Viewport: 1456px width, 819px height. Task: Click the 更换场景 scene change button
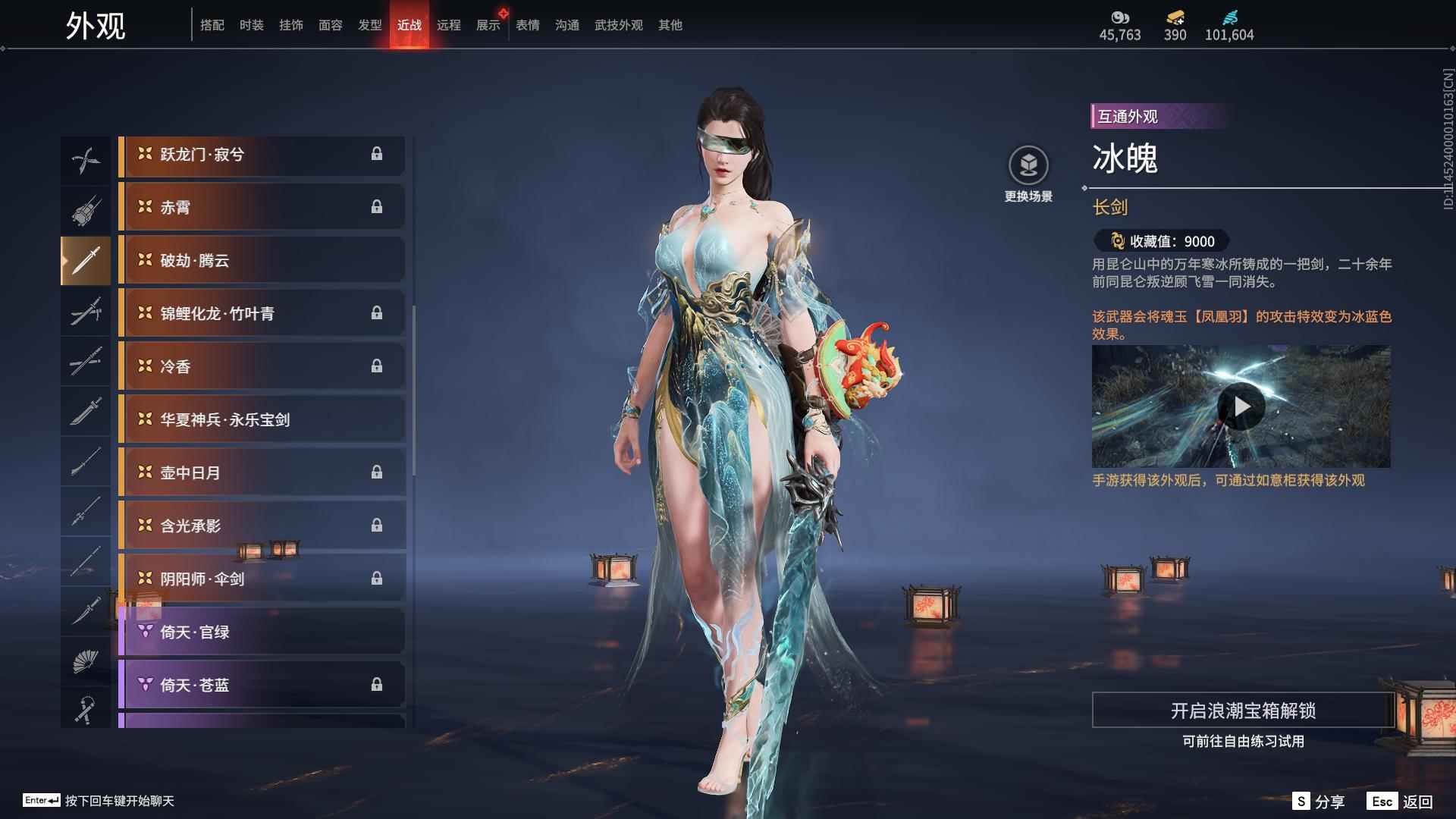pyautogui.click(x=1028, y=174)
